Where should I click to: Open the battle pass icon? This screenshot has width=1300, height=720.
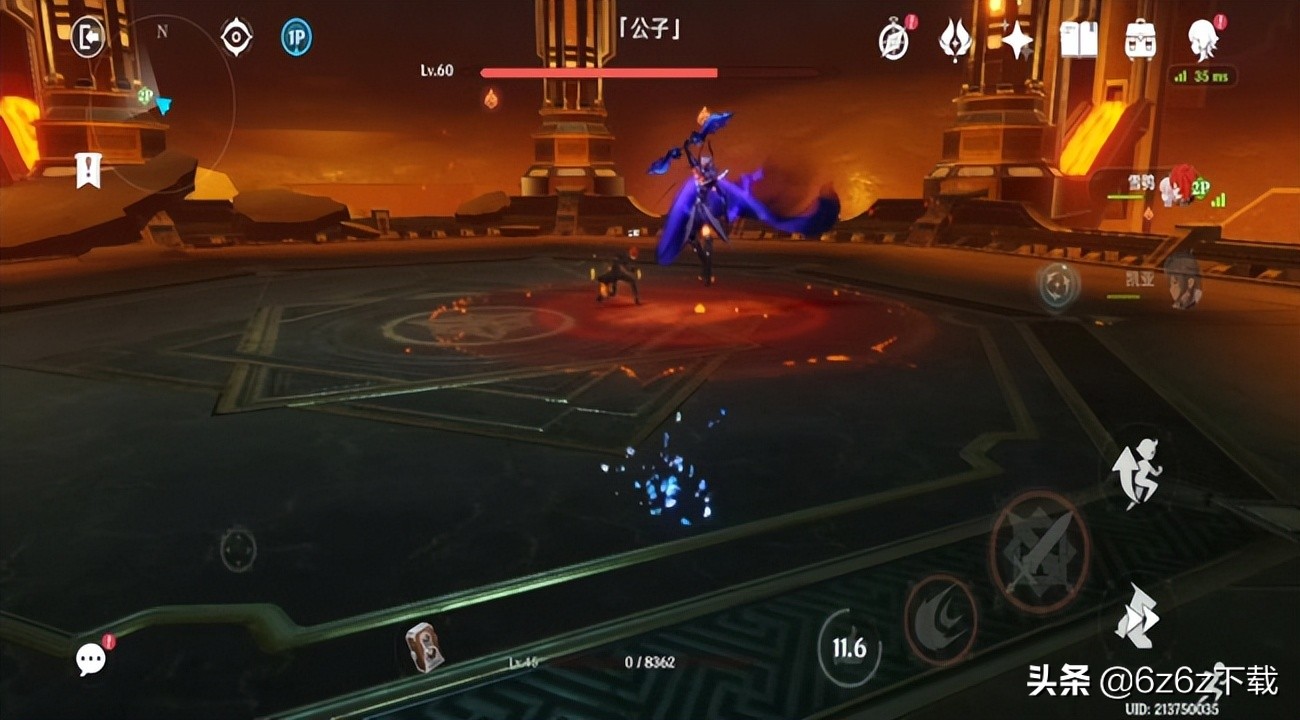955,41
